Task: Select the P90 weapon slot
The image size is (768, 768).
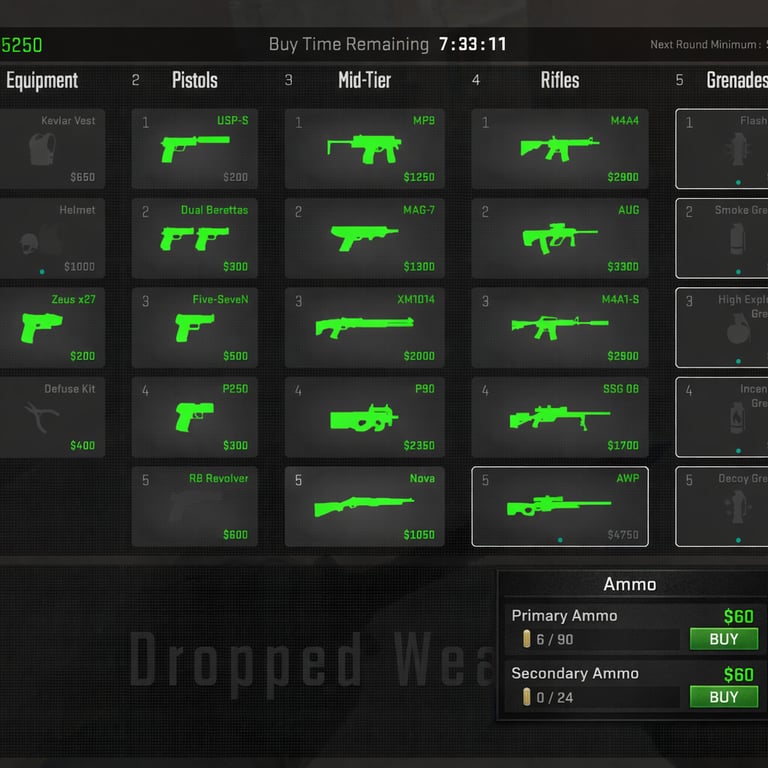Action: 365,417
